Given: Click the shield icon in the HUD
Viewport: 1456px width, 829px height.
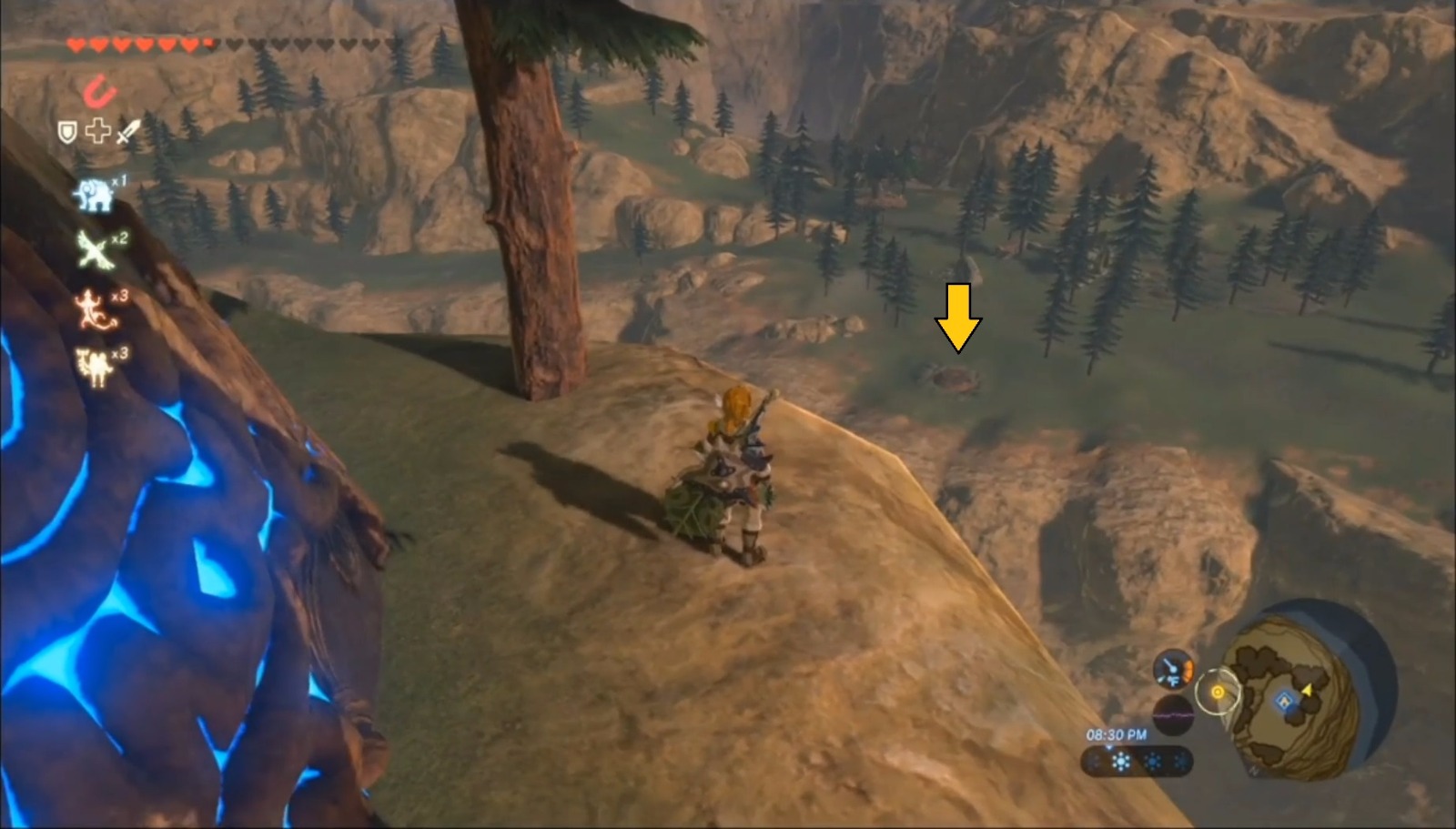Looking at the screenshot, I should coord(66,133).
